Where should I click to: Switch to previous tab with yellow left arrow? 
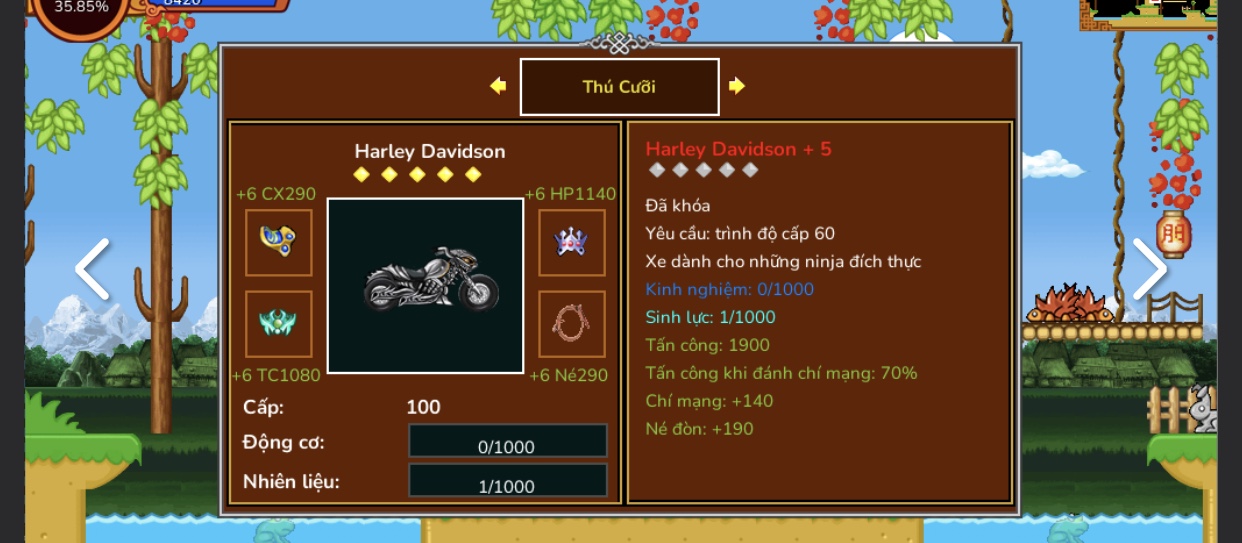point(498,86)
